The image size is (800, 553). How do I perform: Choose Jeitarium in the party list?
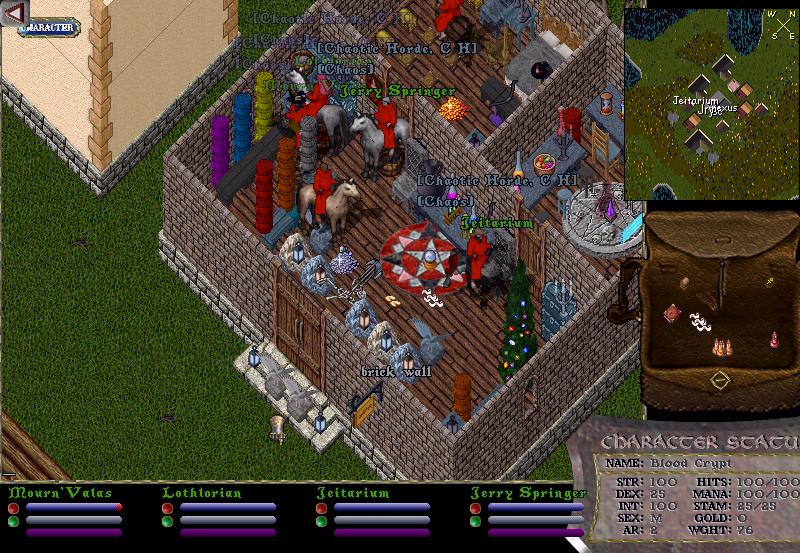pyautogui.click(x=380, y=506)
